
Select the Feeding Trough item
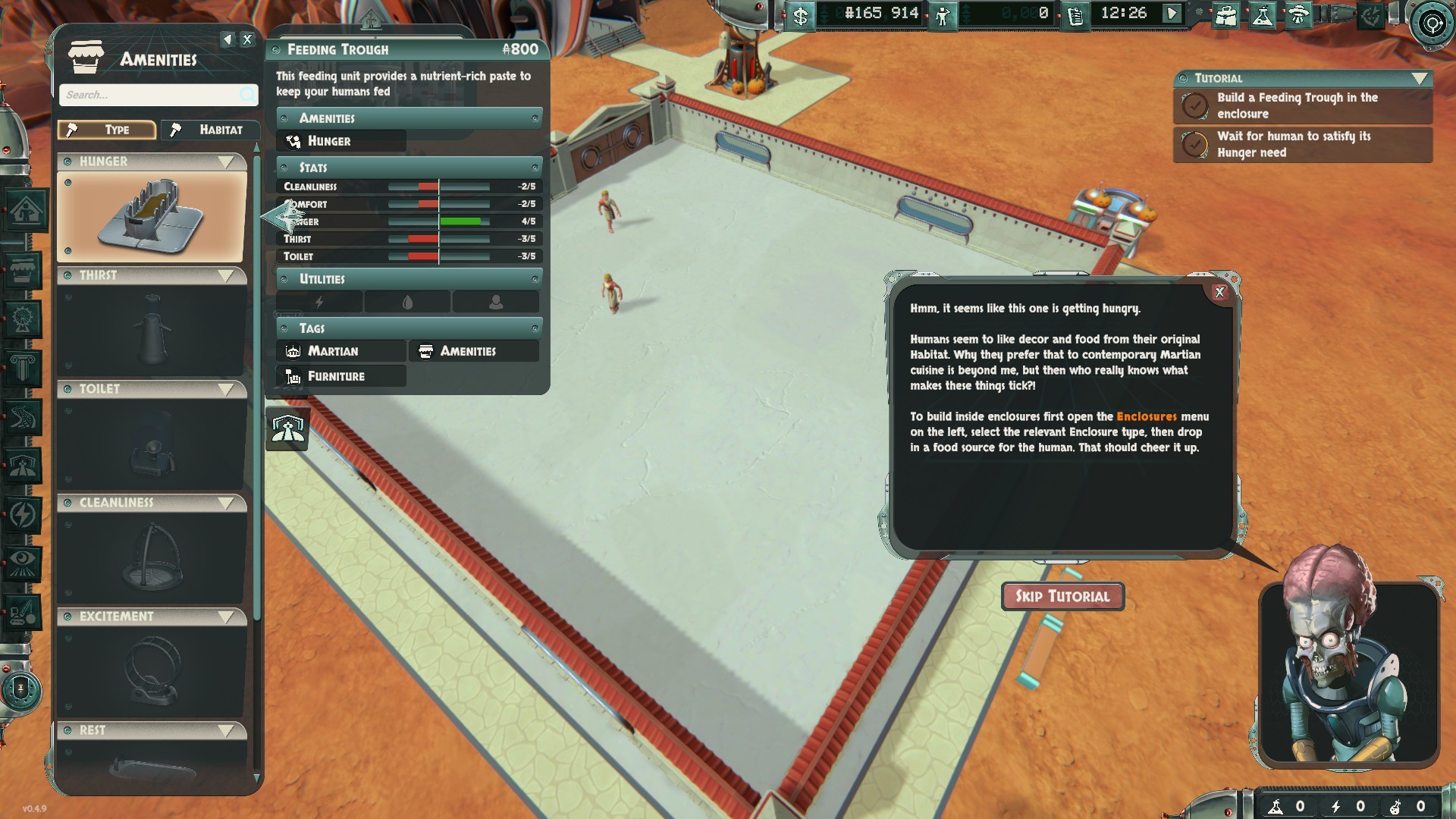[x=152, y=217]
